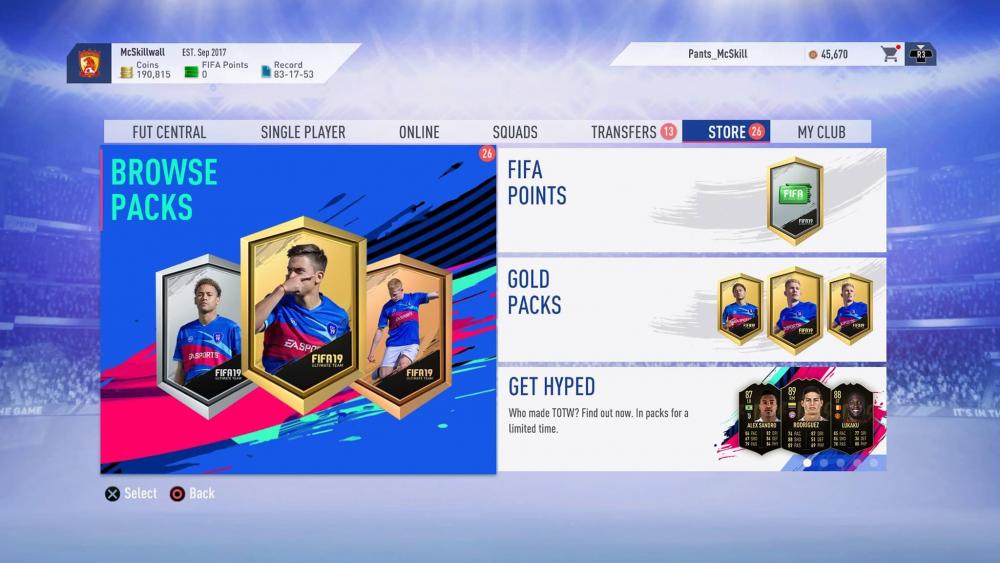This screenshot has height=563, width=1000.
Task: Switch to the FUT Central tab
Action: coord(169,132)
